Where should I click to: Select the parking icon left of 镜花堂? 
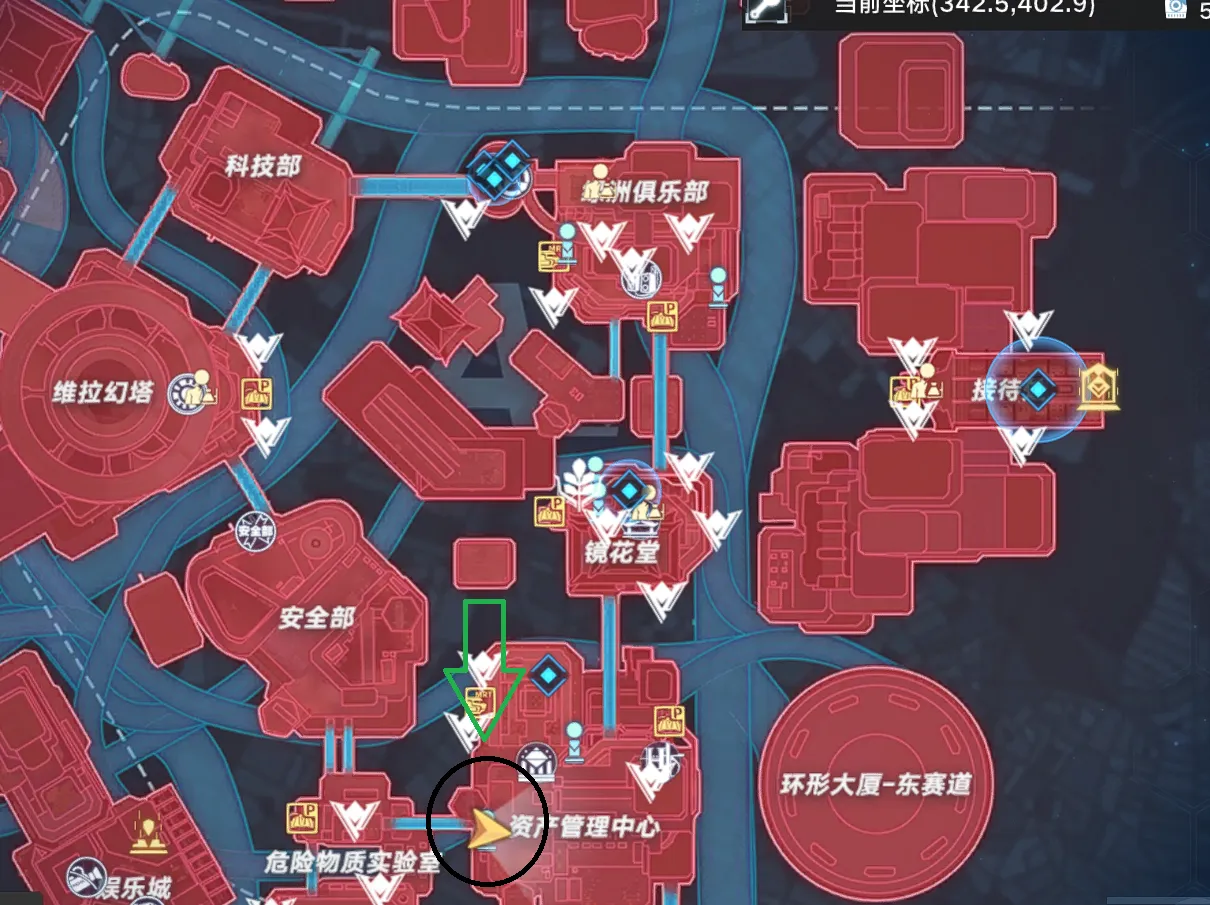(x=549, y=511)
